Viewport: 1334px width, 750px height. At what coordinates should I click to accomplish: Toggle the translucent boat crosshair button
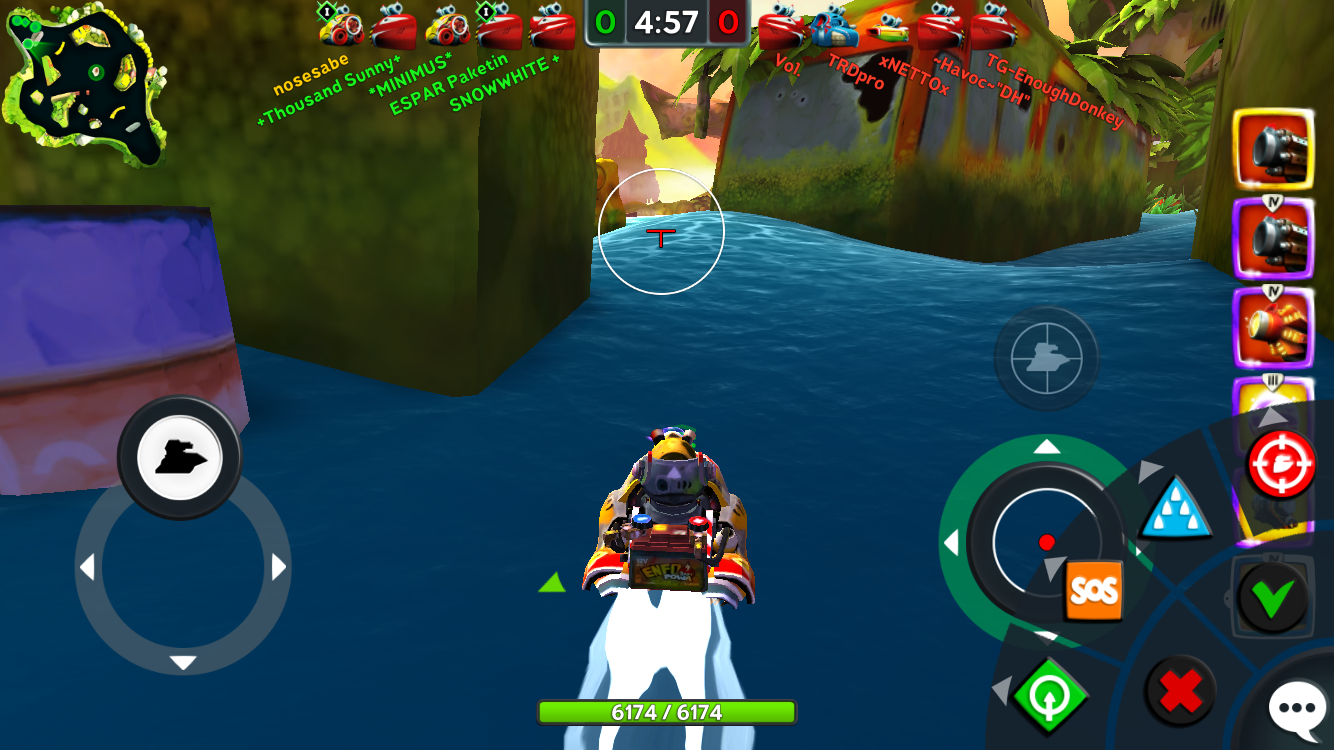[1046, 358]
